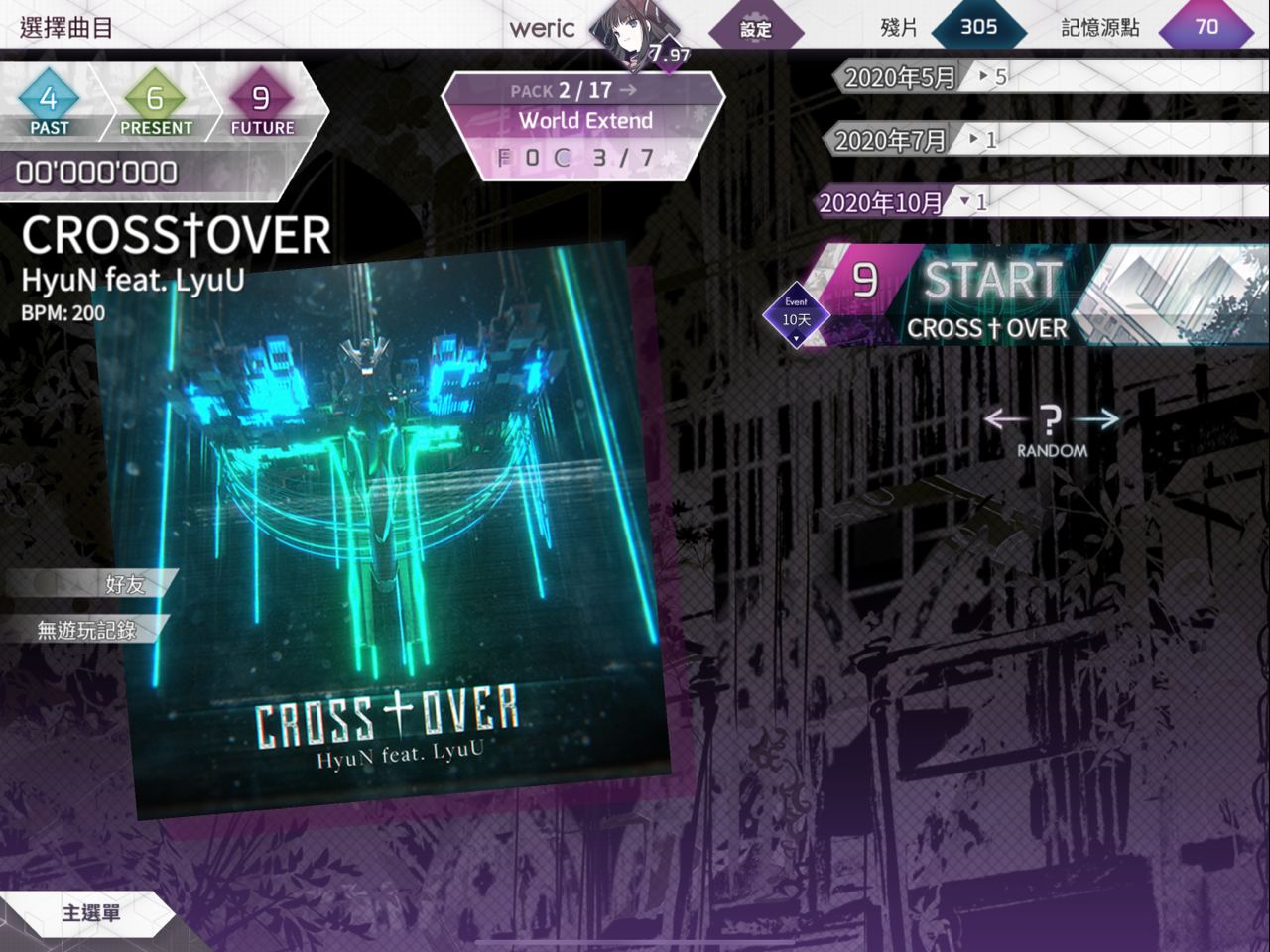
Task: Pick a random song with the question mark
Action: click(1052, 421)
